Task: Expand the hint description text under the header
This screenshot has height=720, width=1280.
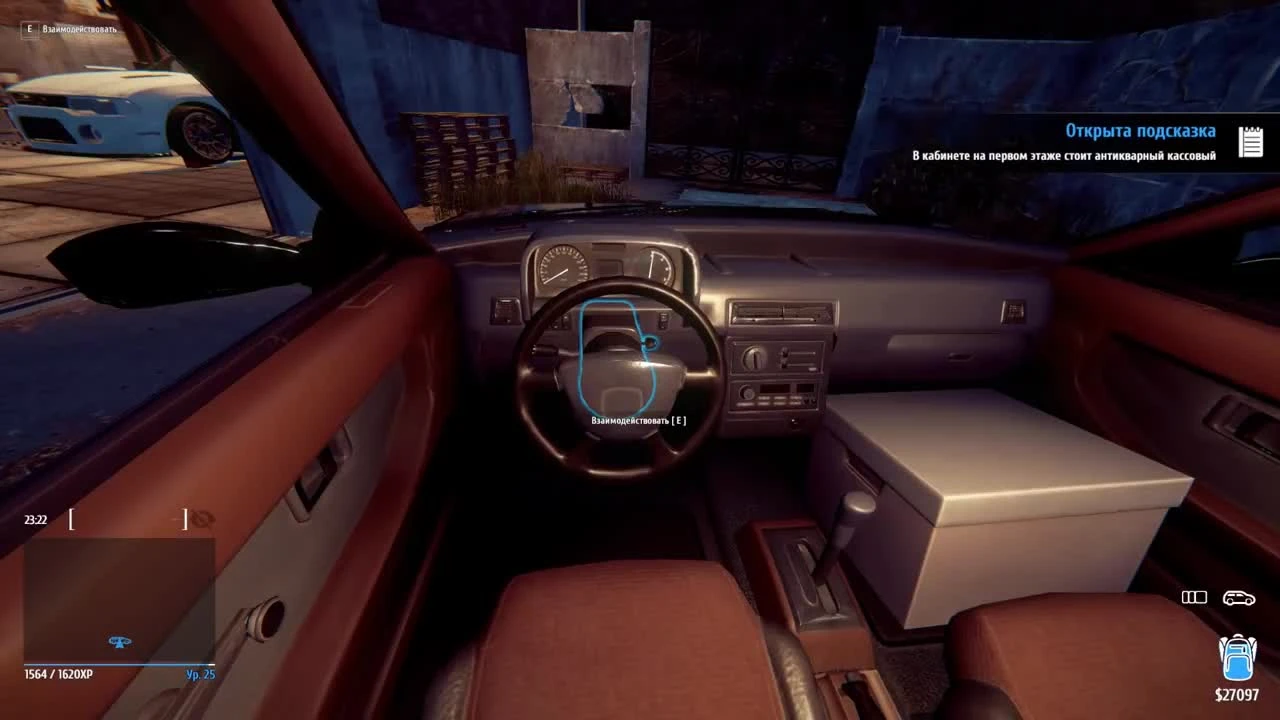Action: [1064, 156]
